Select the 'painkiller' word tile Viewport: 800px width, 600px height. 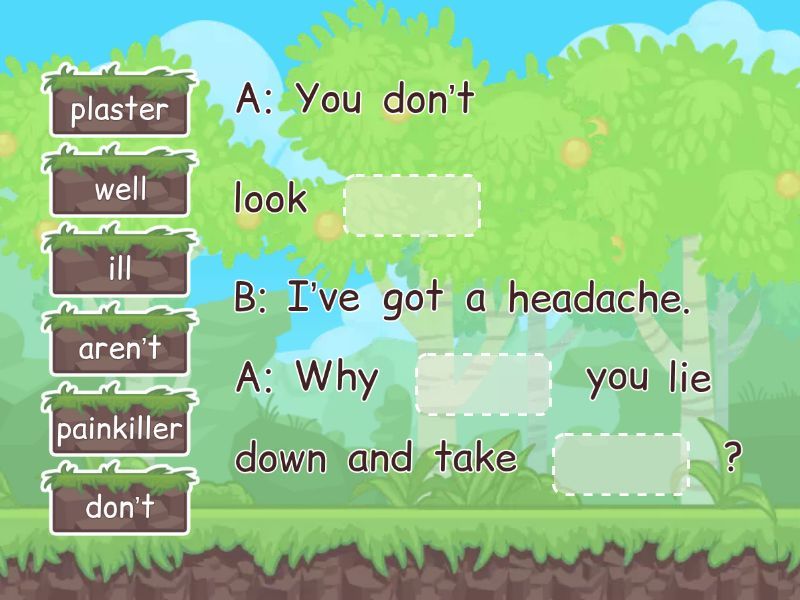click(120, 430)
